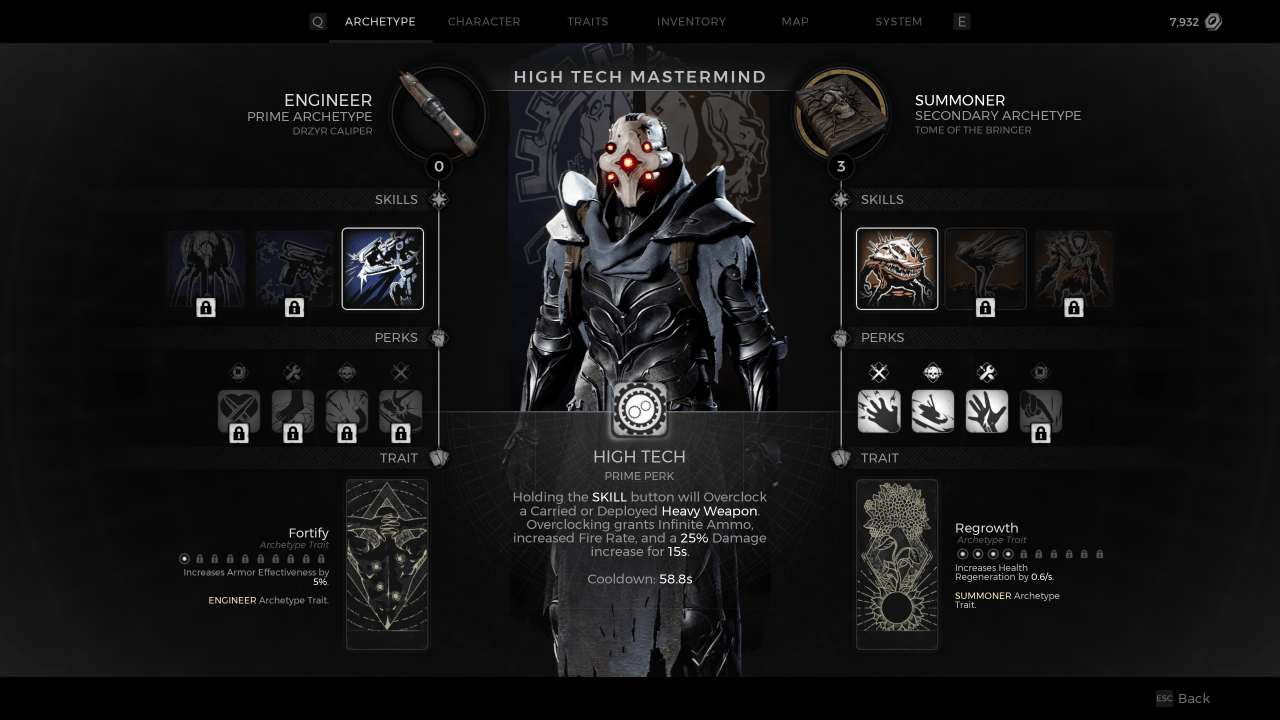Click a Fortify trait level pip
The height and width of the screenshot is (720, 1280).
point(184,558)
